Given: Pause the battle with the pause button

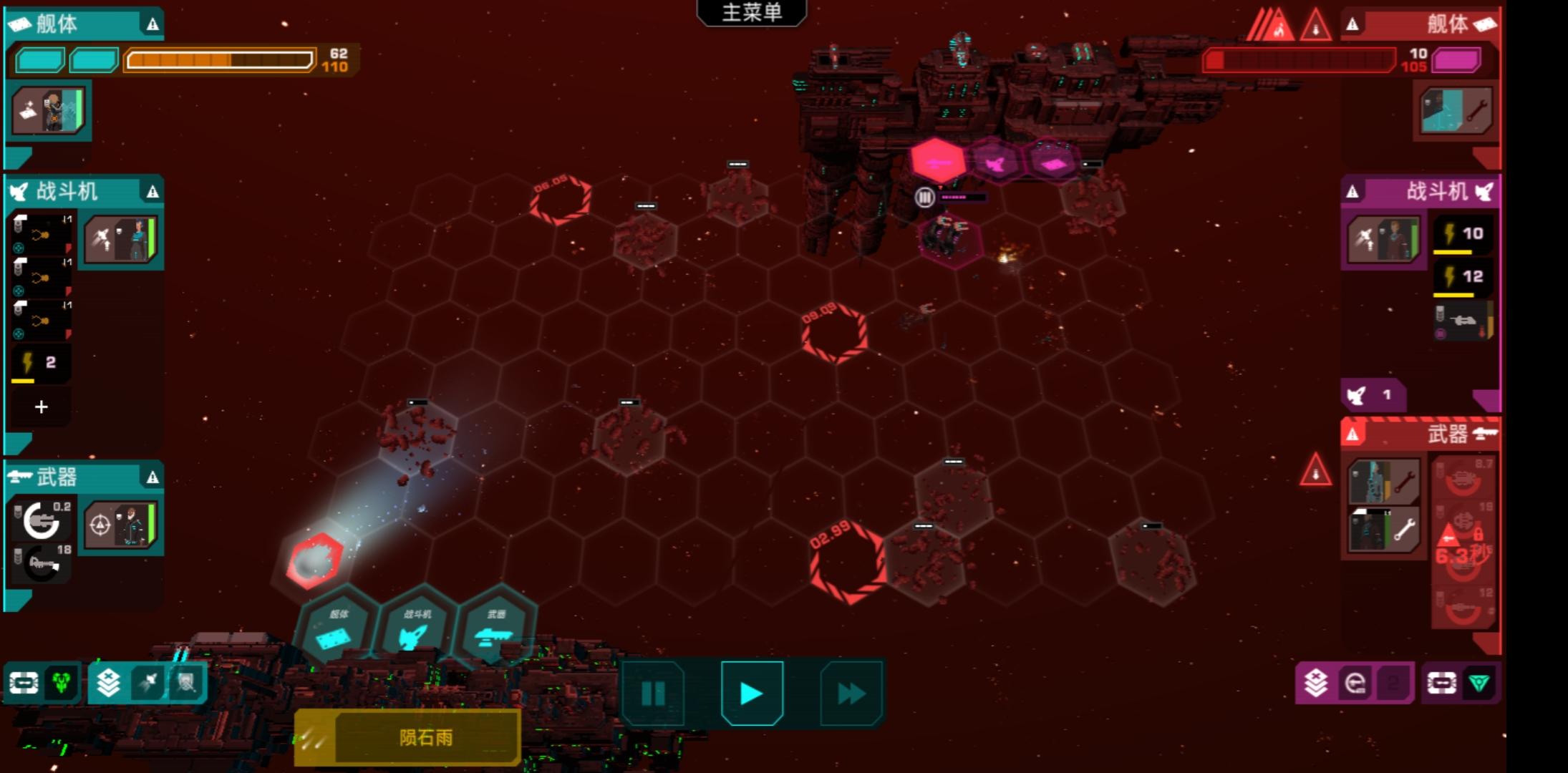Looking at the screenshot, I should coord(653,693).
